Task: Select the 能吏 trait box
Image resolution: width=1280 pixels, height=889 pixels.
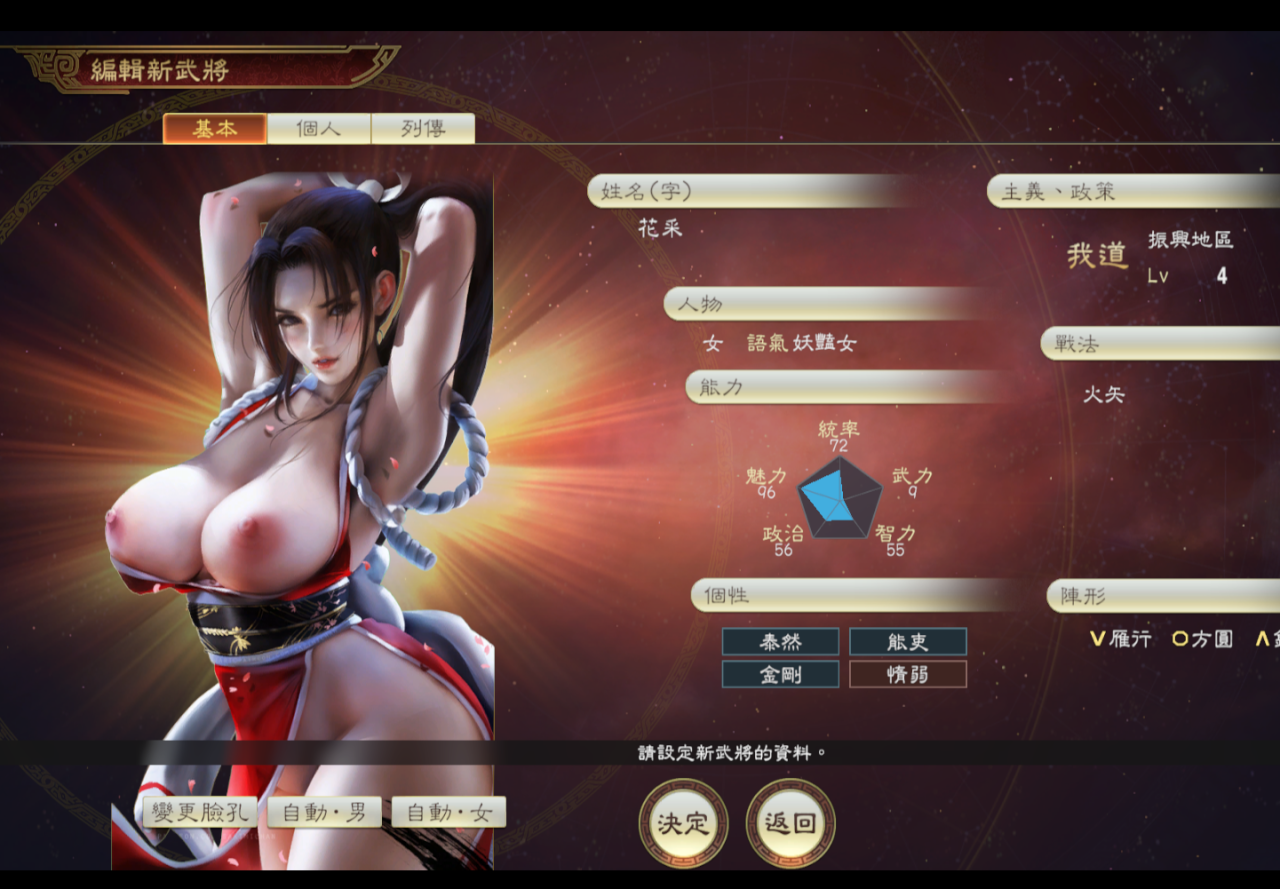Action: pos(908,642)
